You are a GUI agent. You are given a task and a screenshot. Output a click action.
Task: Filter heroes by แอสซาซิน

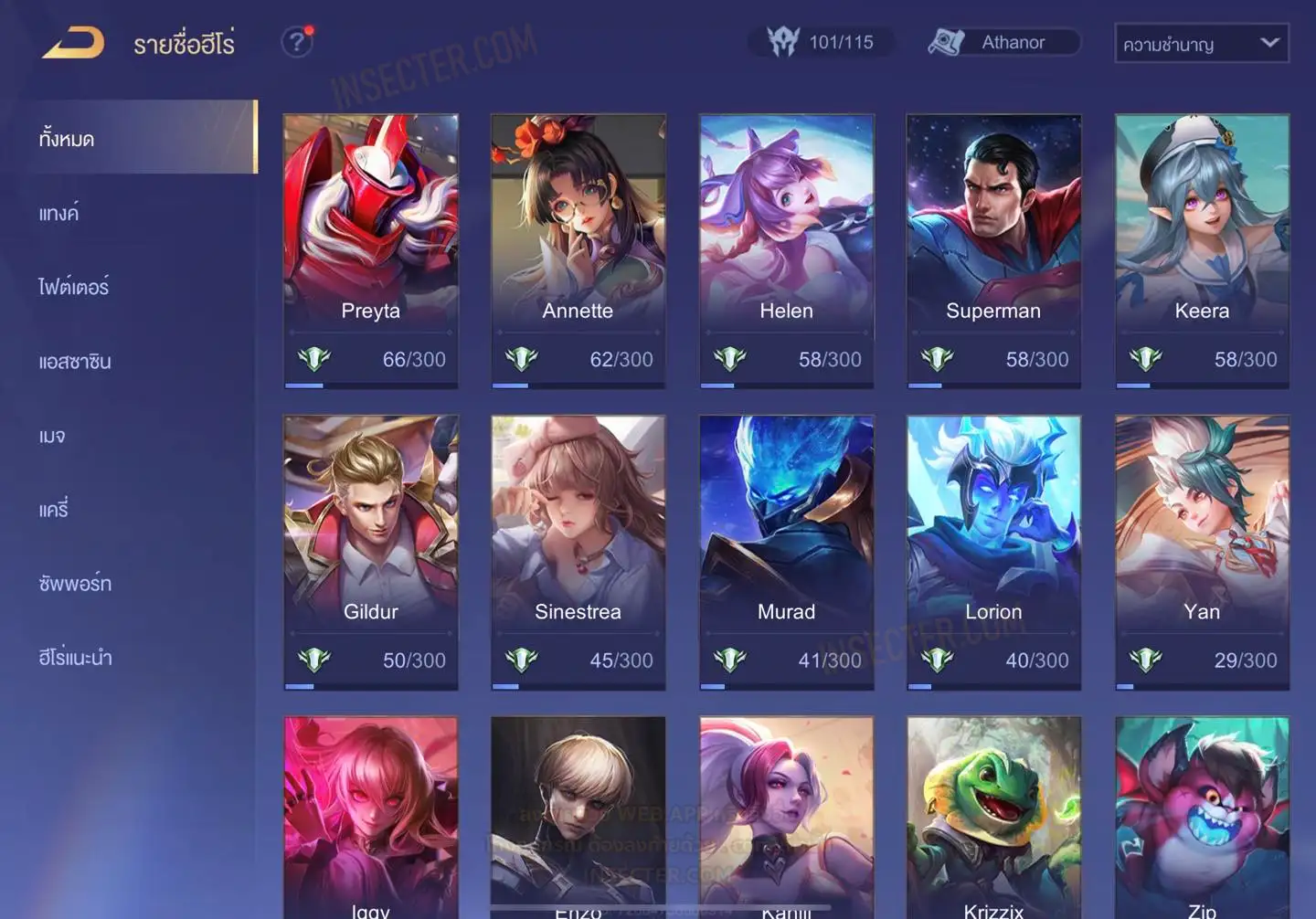pyautogui.click(x=75, y=361)
